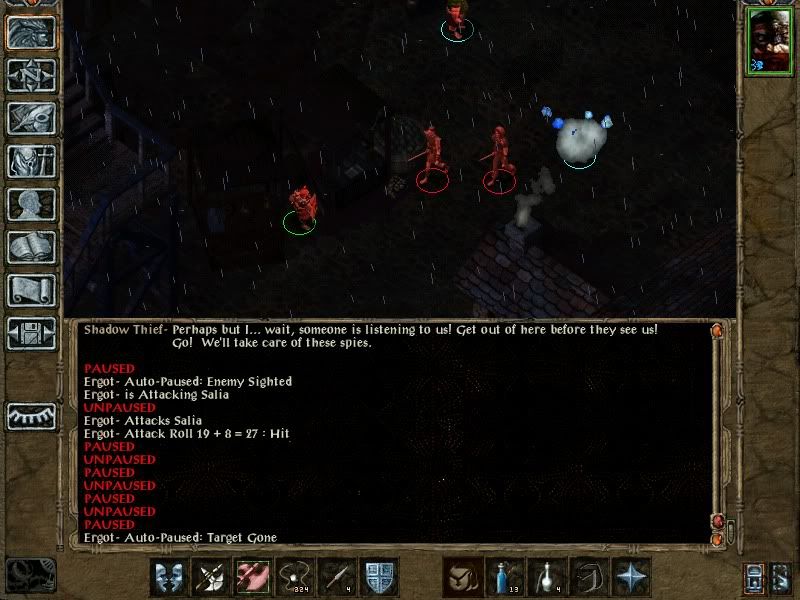Screen dimensions: 800x600
Task: Use the blue potion with 13 charges
Action: pyautogui.click(x=504, y=577)
